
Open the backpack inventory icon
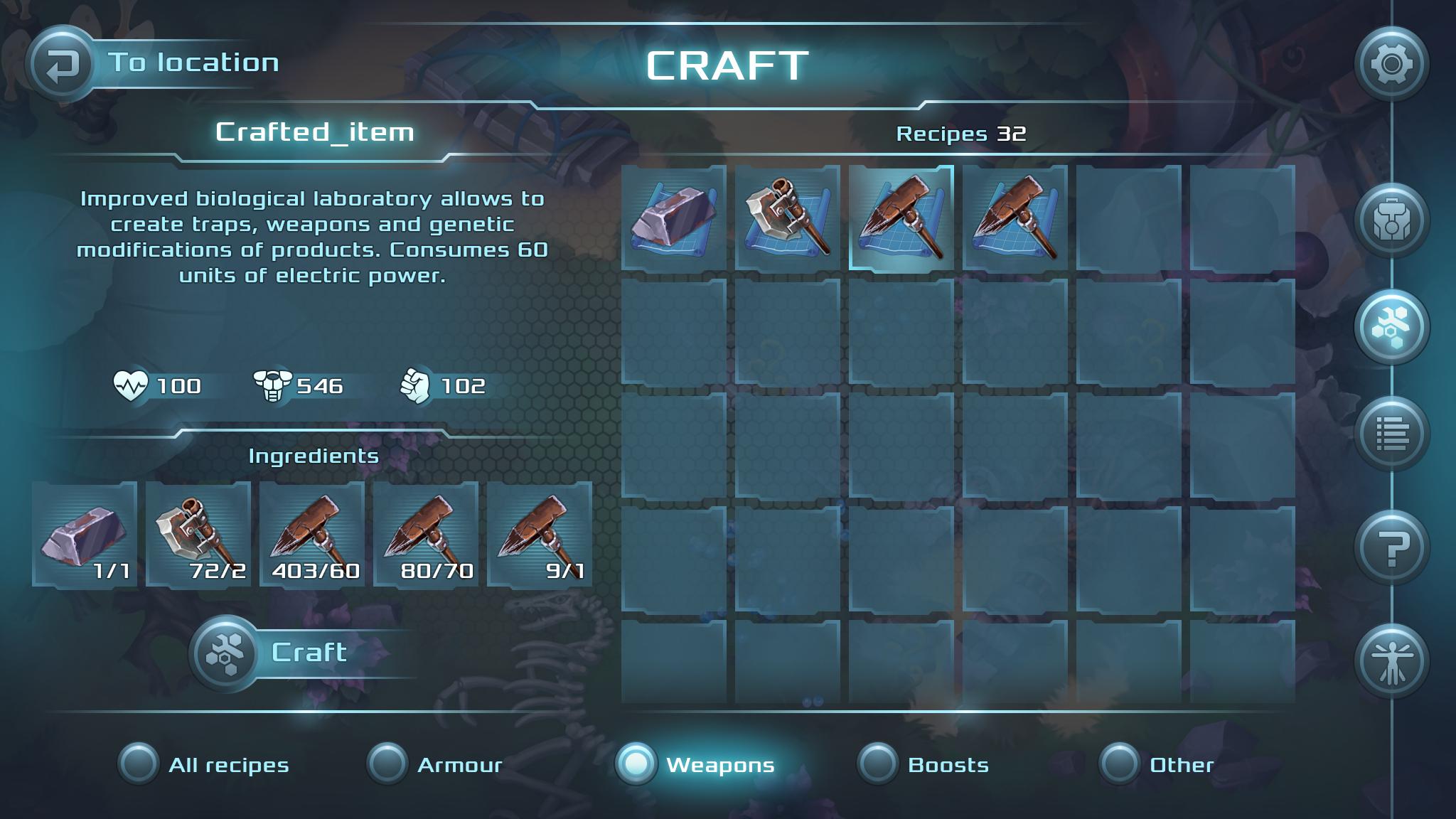pos(1391,220)
